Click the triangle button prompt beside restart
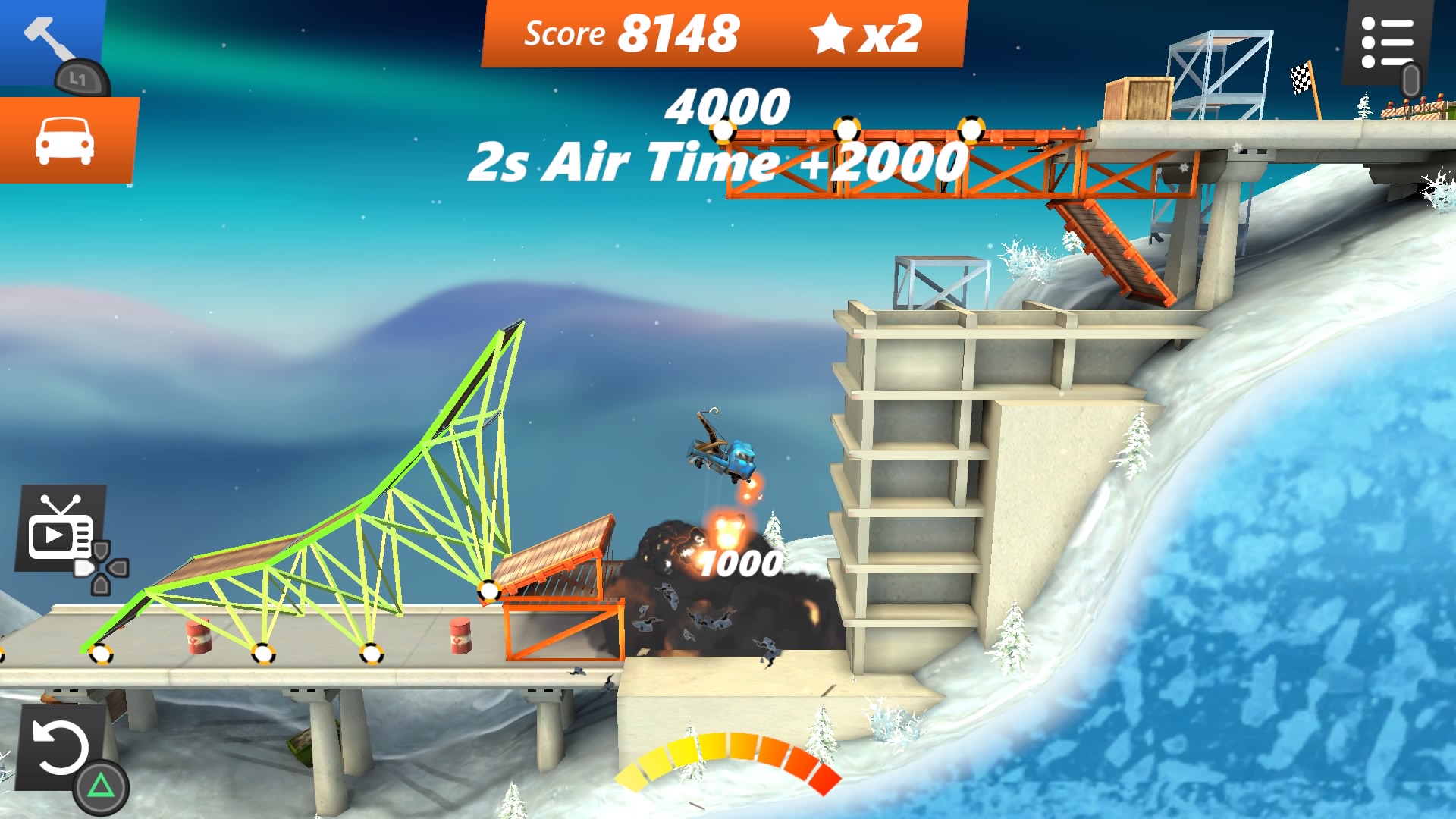 102,785
